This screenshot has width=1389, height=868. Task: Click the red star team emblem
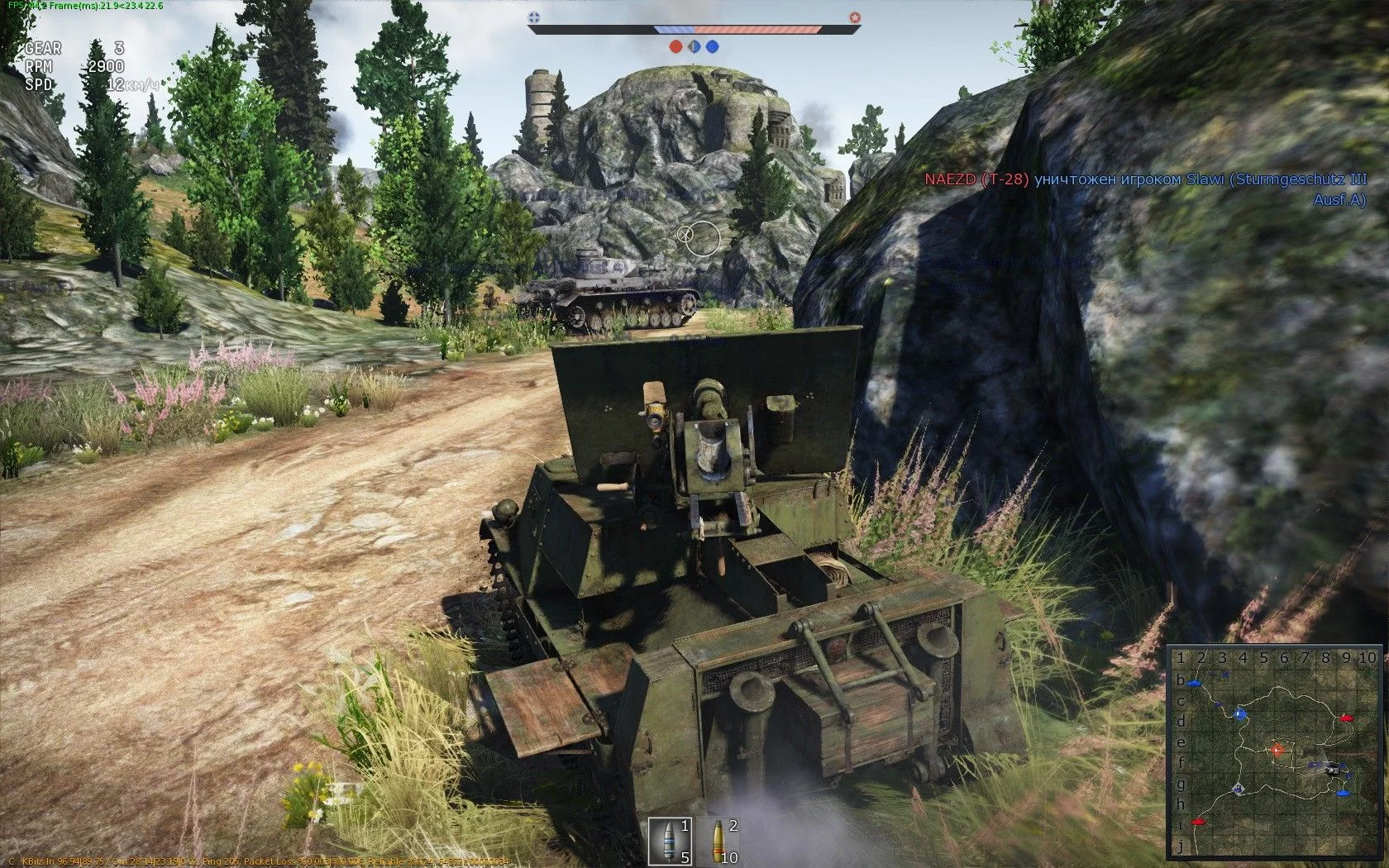click(855, 17)
